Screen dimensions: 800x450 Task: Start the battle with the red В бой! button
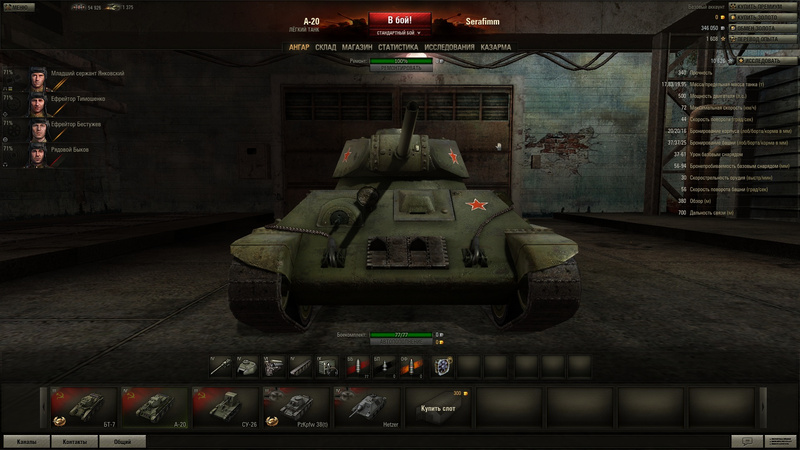[400, 19]
